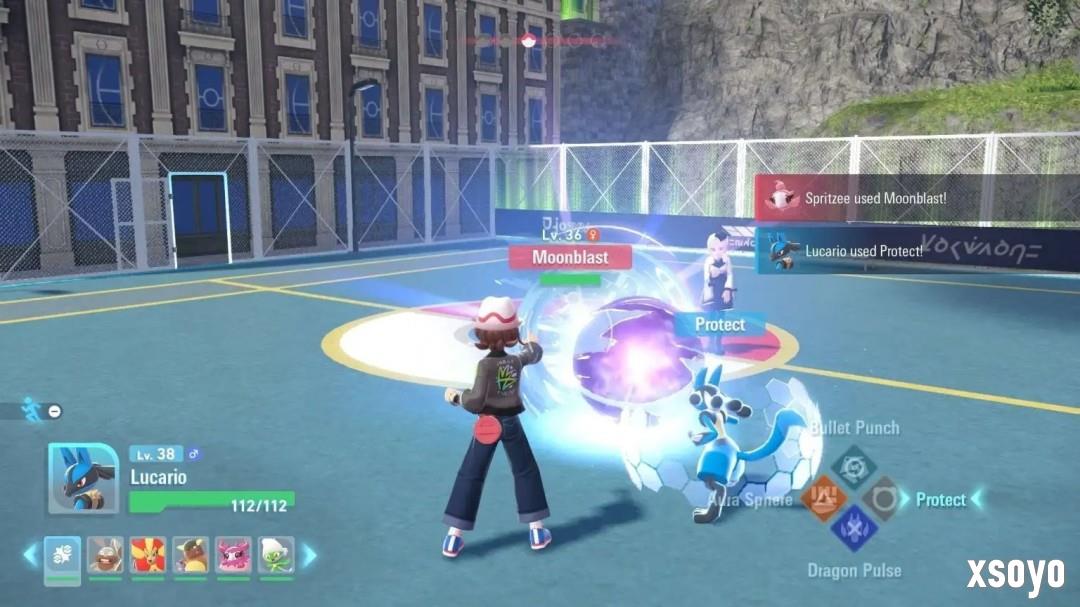This screenshot has width=1080, height=607.
Task: Select the highlighted first party slot
Action: tap(63, 555)
